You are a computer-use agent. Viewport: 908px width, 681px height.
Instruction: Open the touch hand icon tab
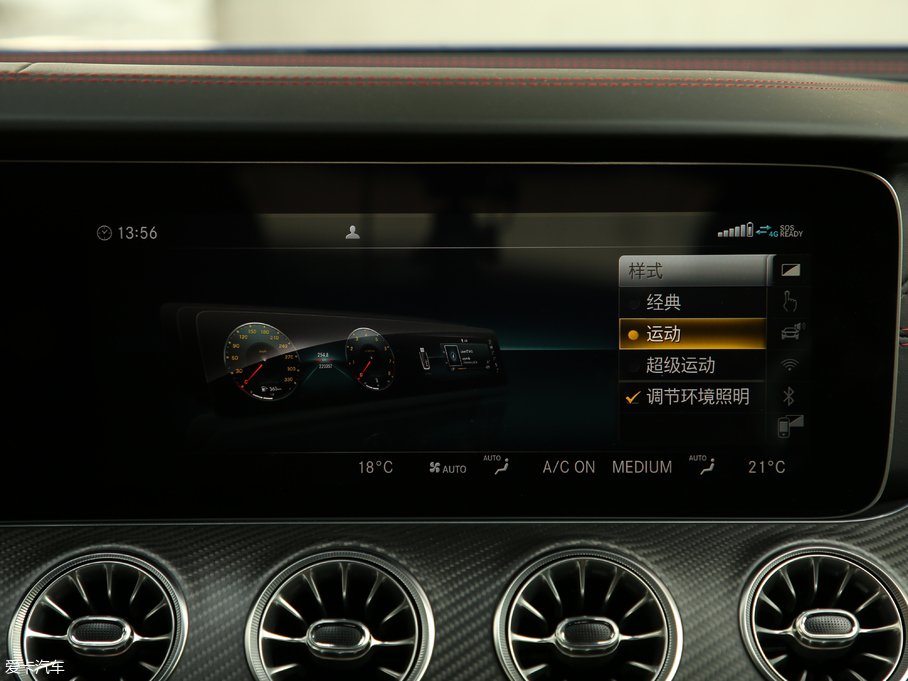point(790,301)
